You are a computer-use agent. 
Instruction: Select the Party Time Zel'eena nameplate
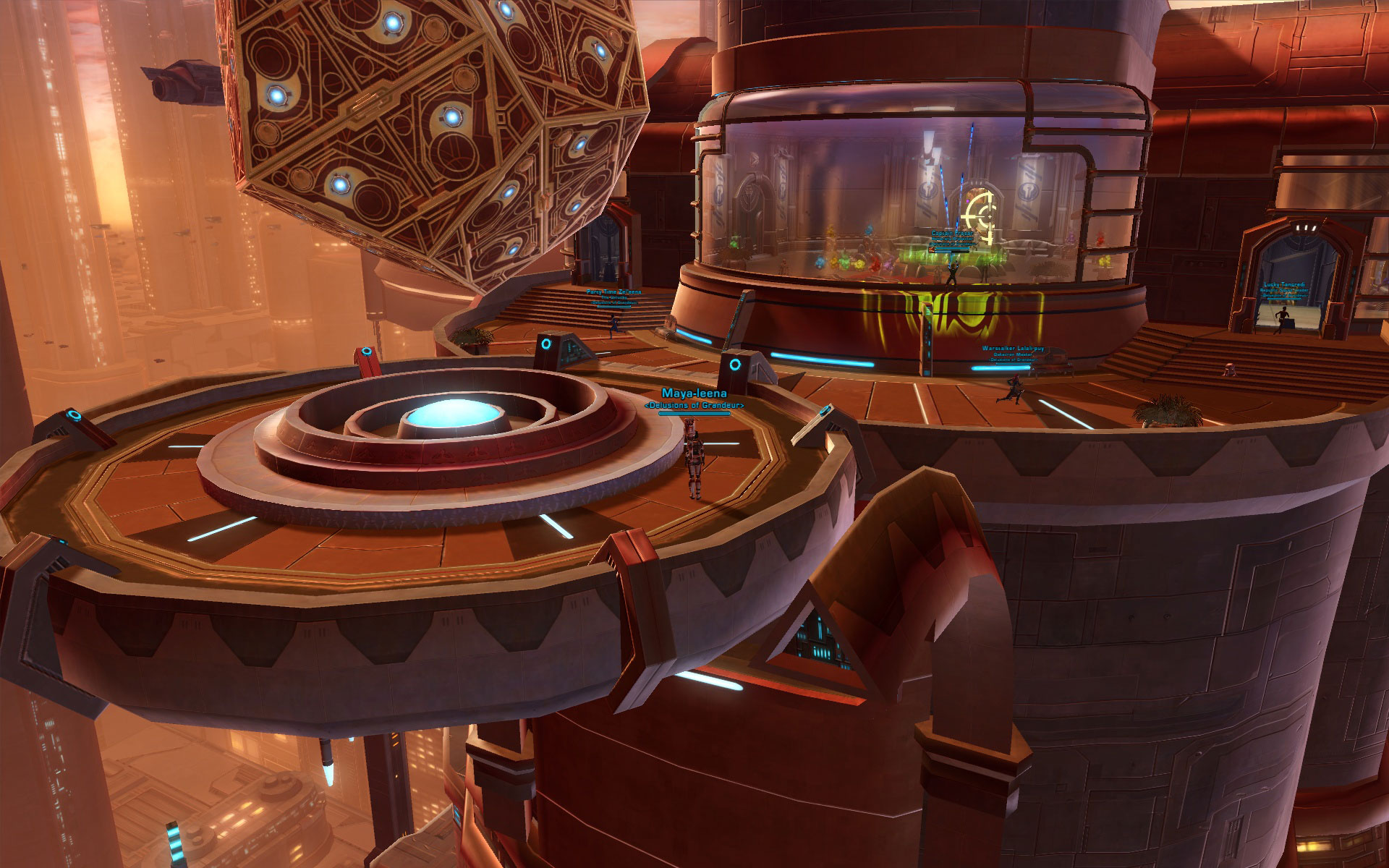coord(613,292)
